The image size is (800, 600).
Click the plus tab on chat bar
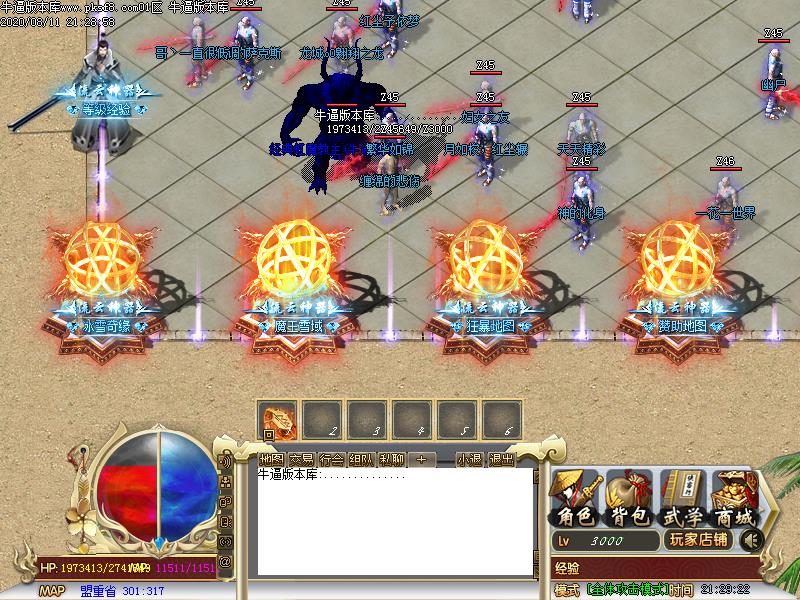(421, 460)
